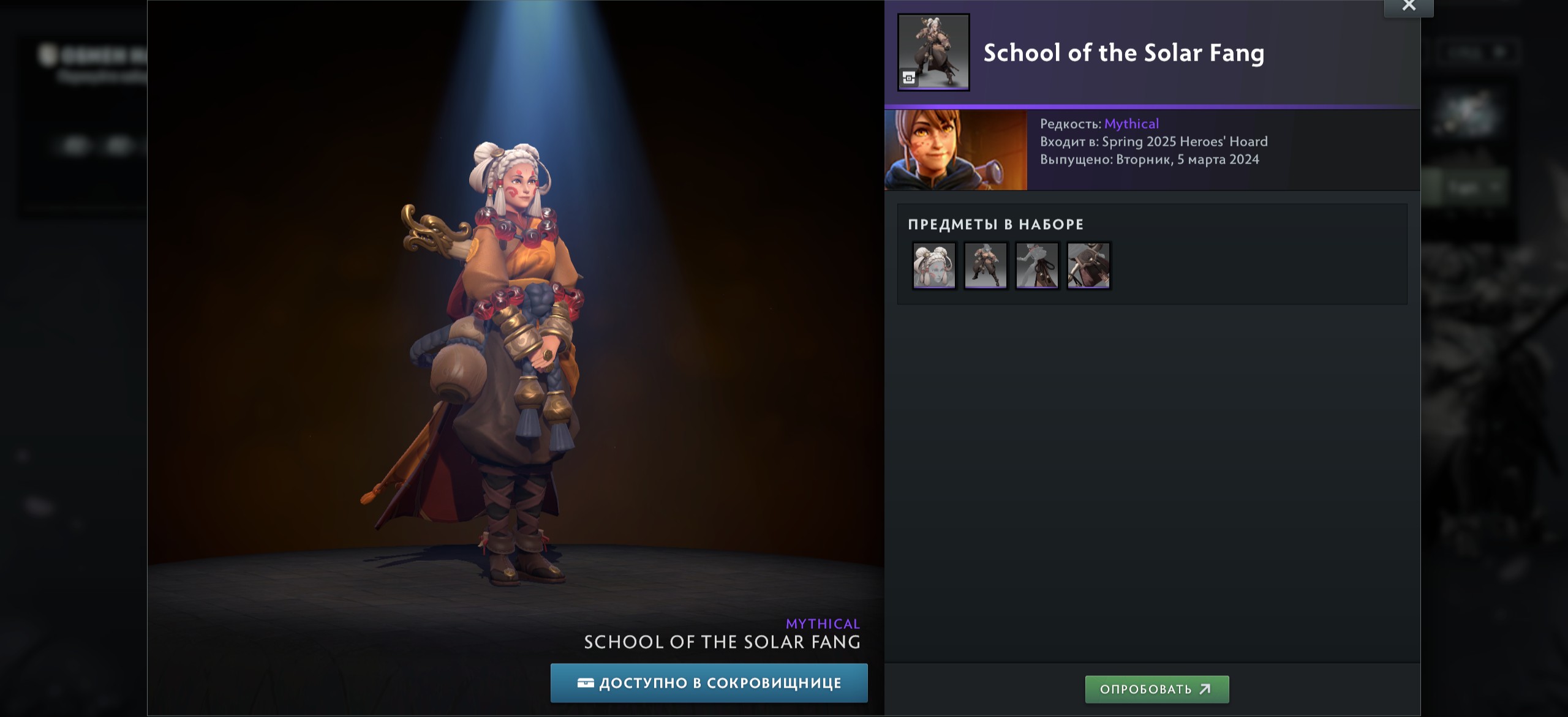Click the School of the Solar Fang set icon

(933, 53)
